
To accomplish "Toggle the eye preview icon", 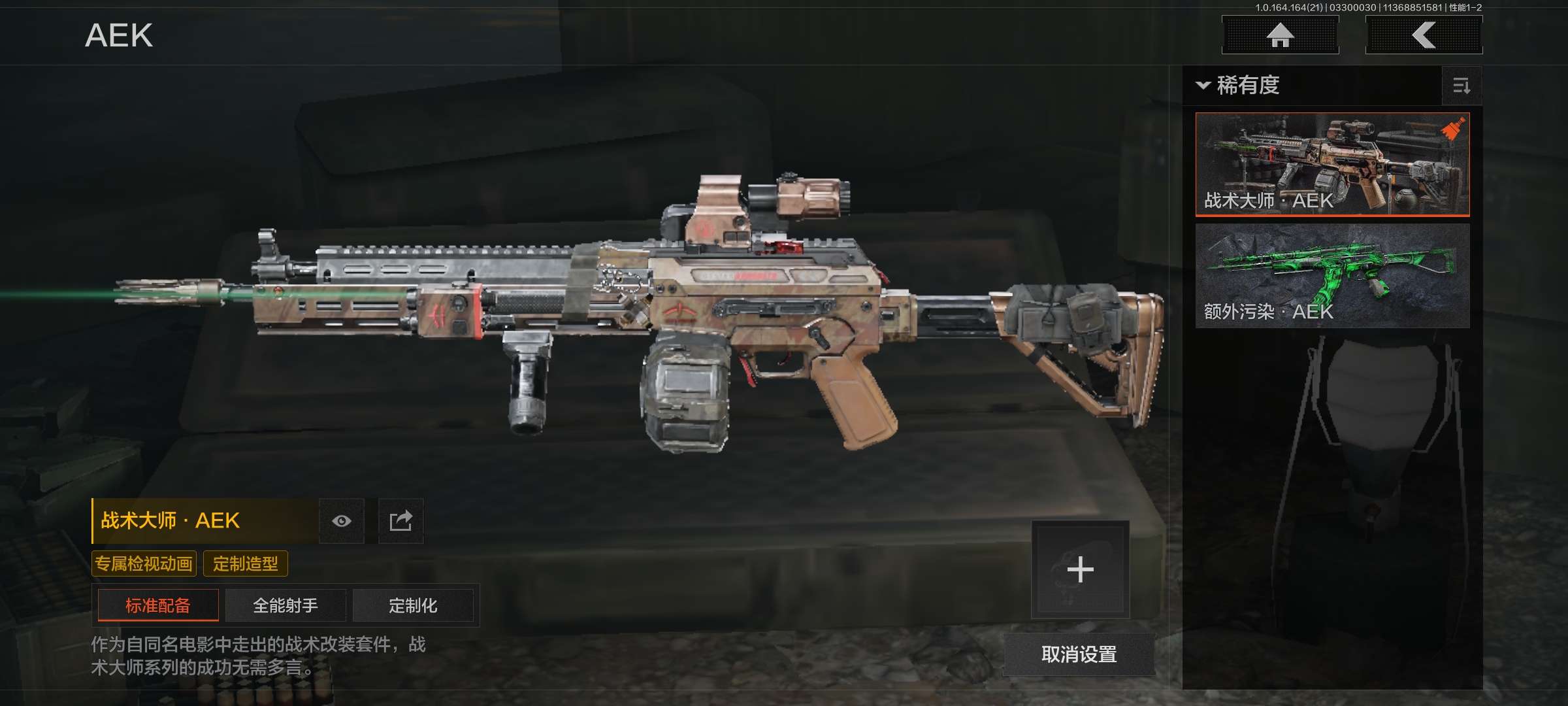I will tap(342, 521).
